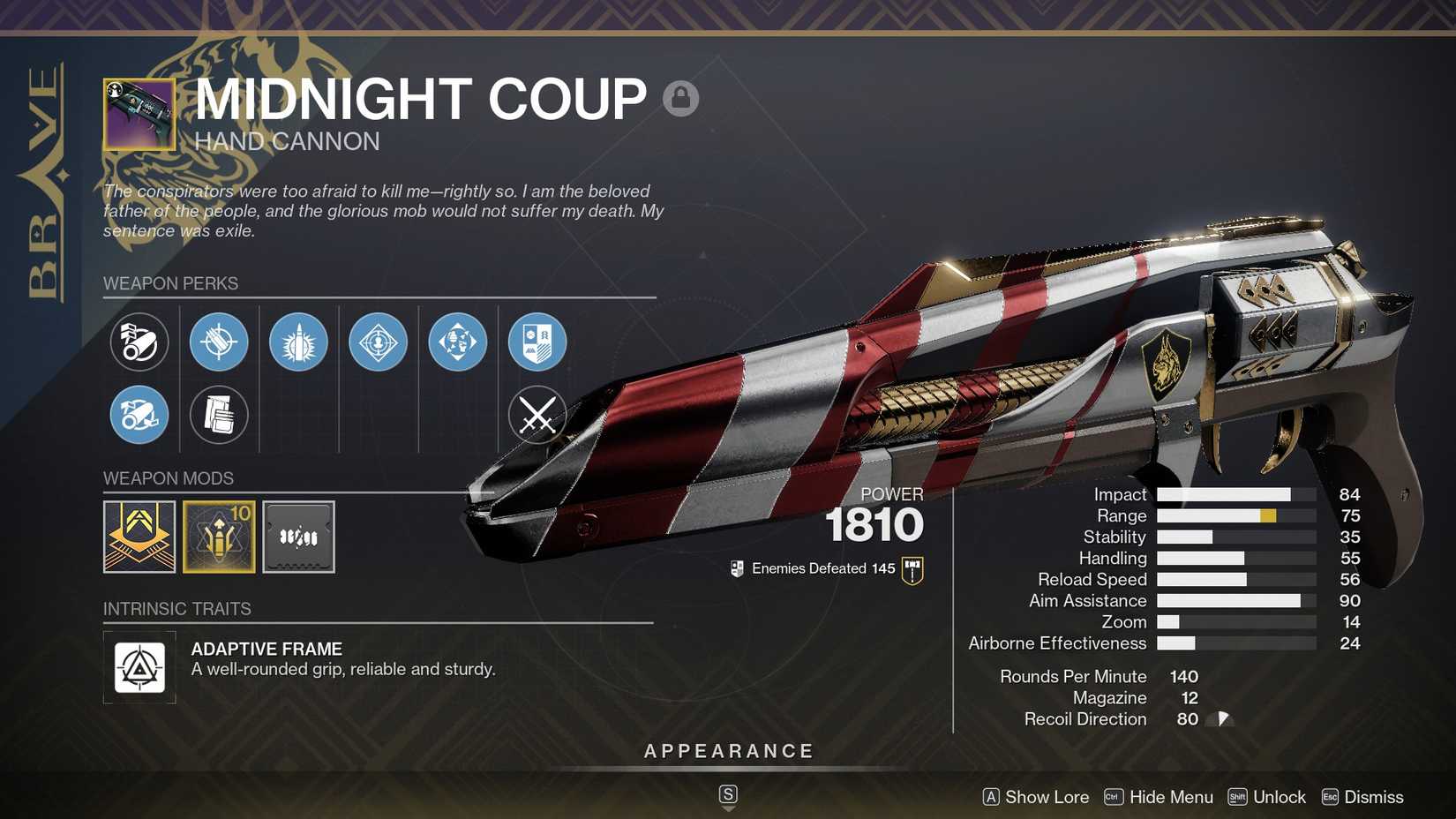Image resolution: width=1456 pixels, height=819 pixels.
Task: Select the diamond targeting perk icon
Action: coord(378,342)
